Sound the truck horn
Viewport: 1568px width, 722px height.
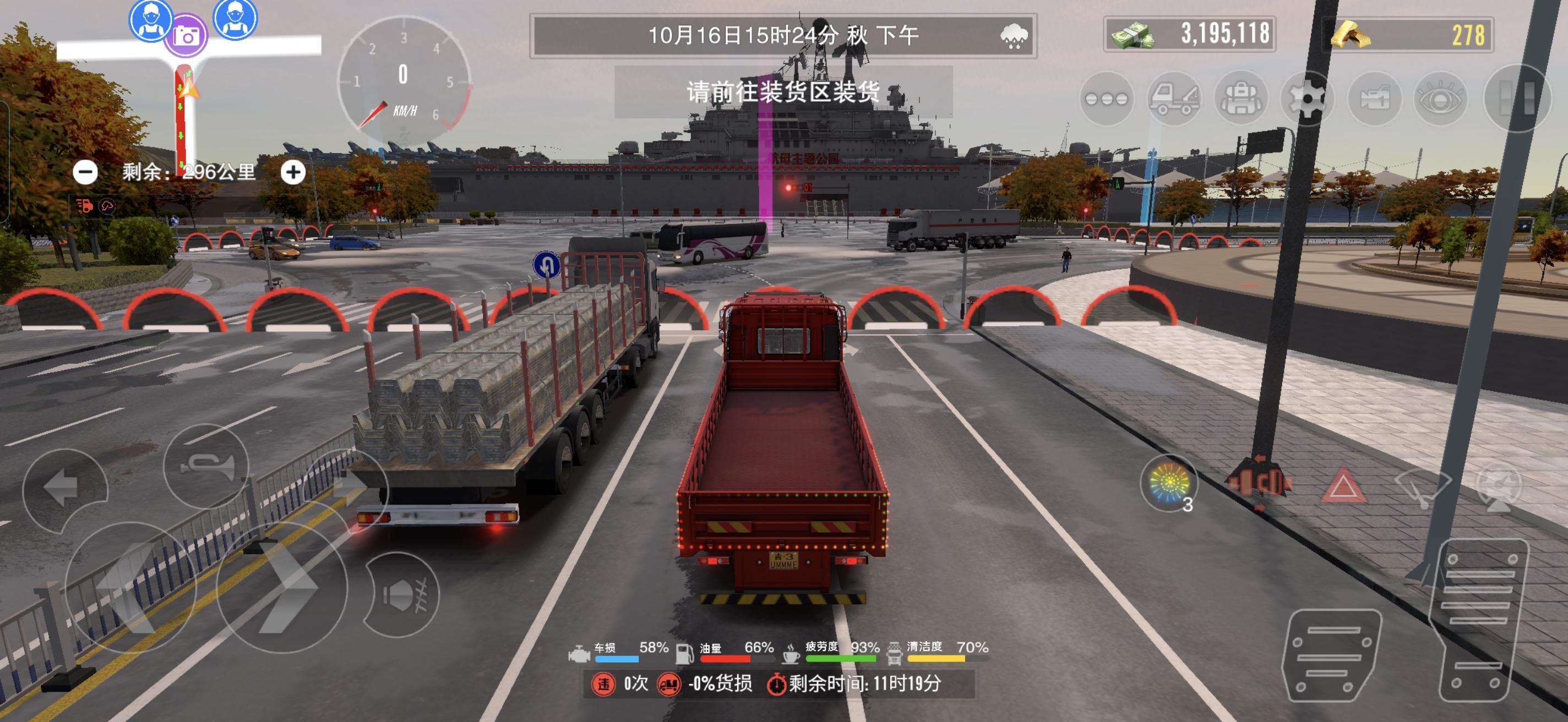click(x=206, y=467)
